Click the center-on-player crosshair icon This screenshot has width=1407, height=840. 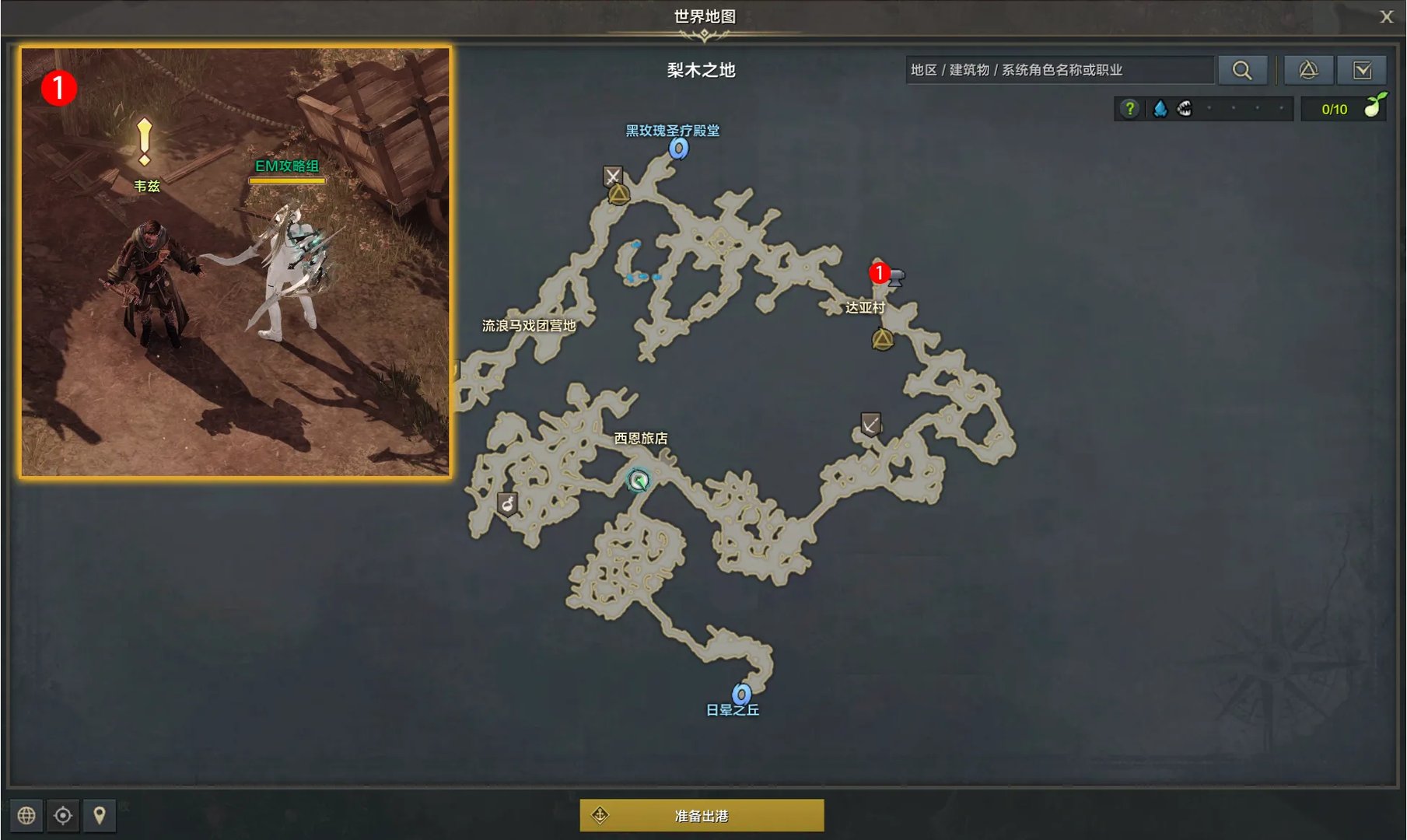(x=63, y=816)
